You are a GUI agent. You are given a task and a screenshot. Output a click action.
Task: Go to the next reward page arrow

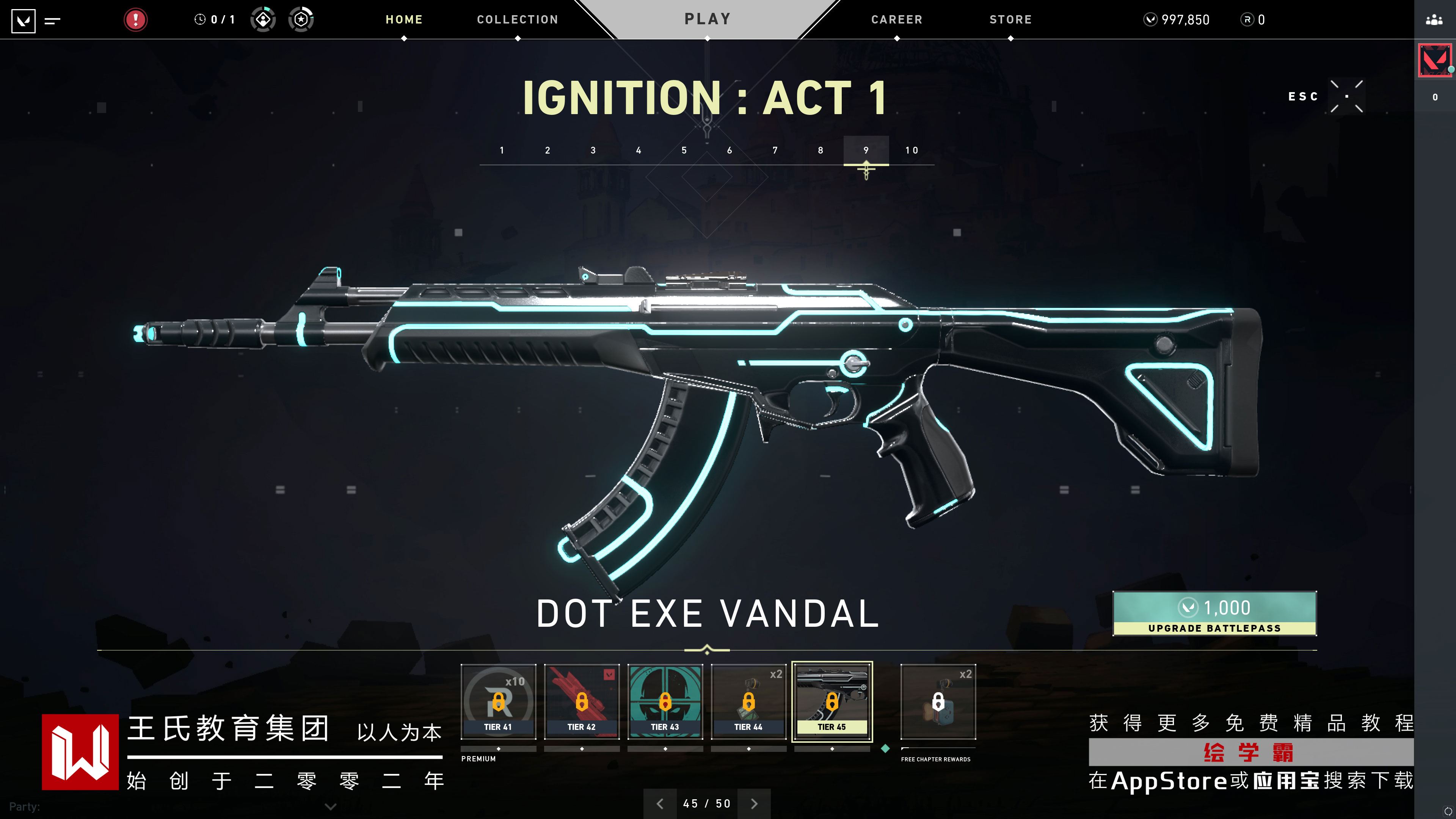click(x=754, y=804)
